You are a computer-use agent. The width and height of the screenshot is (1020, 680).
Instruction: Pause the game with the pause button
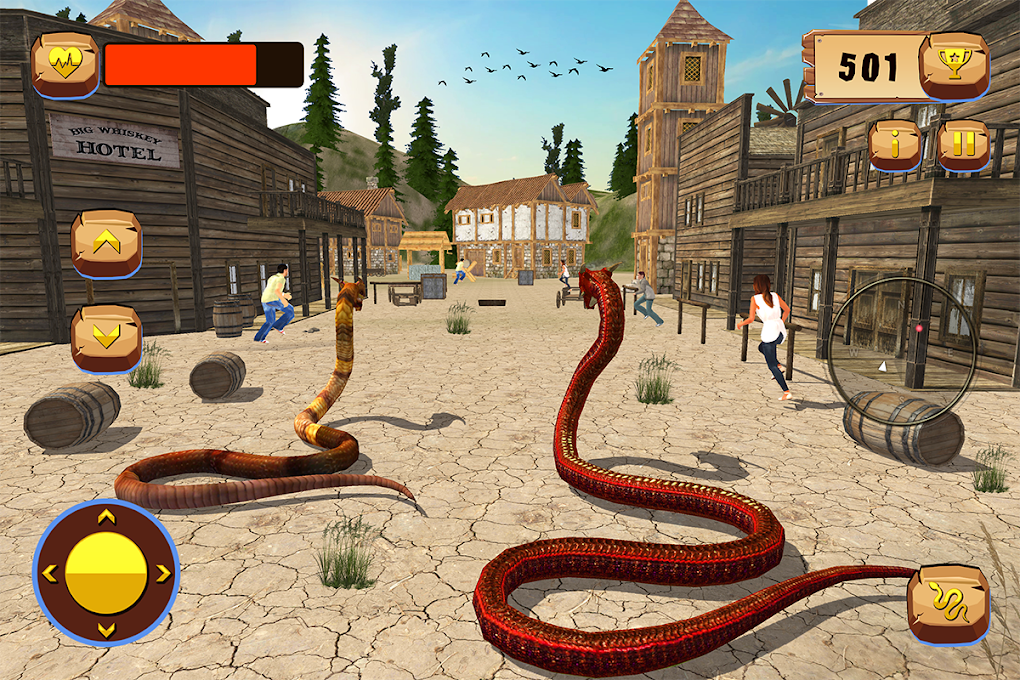pos(962,145)
